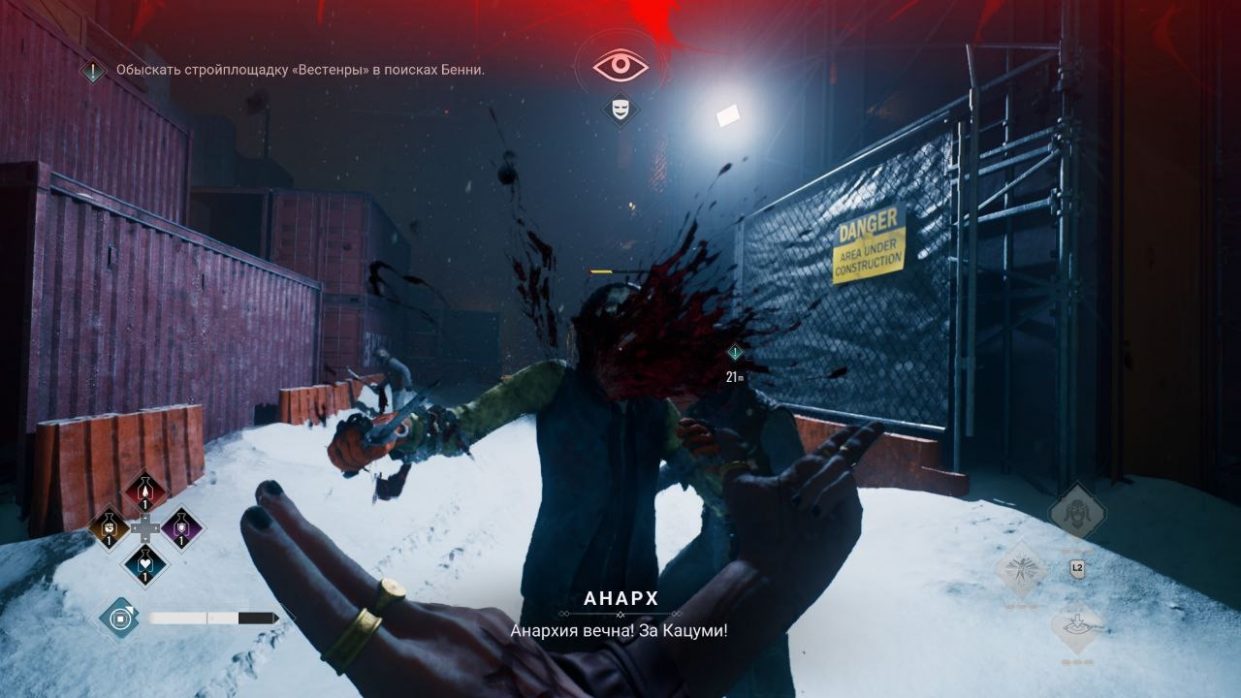Image resolution: width=1241 pixels, height=698 pixels.
Task: Open the quest objective about searching the construction site
Action: click(299, 70)
